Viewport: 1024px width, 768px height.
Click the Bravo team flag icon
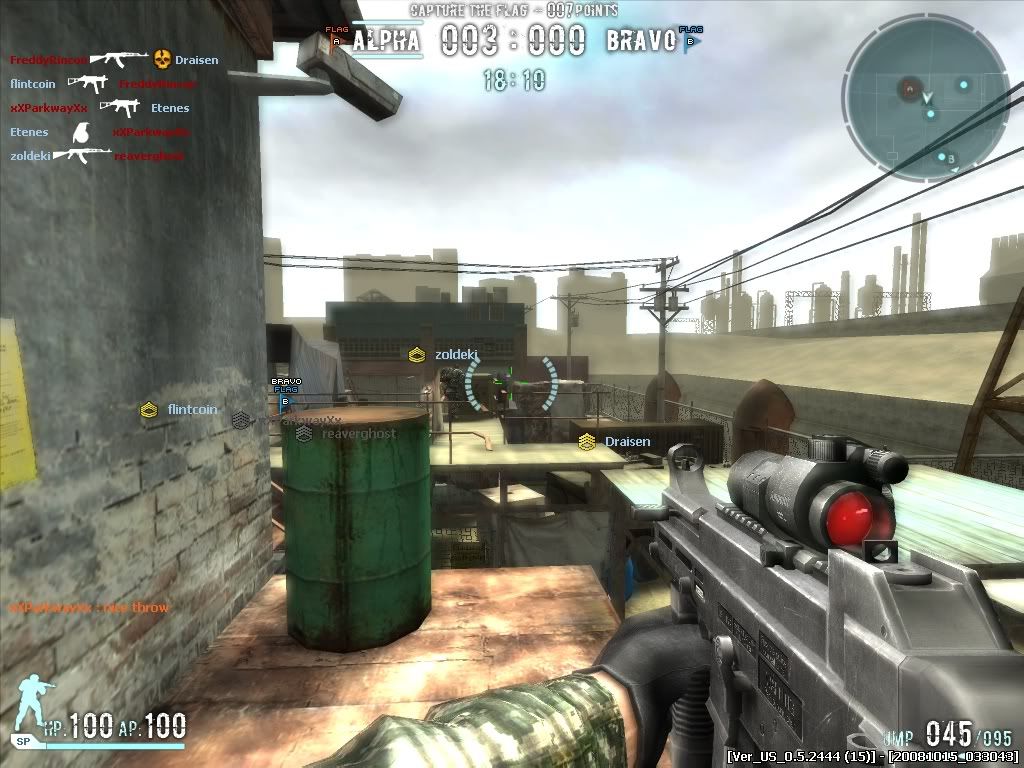pos(689,38)
